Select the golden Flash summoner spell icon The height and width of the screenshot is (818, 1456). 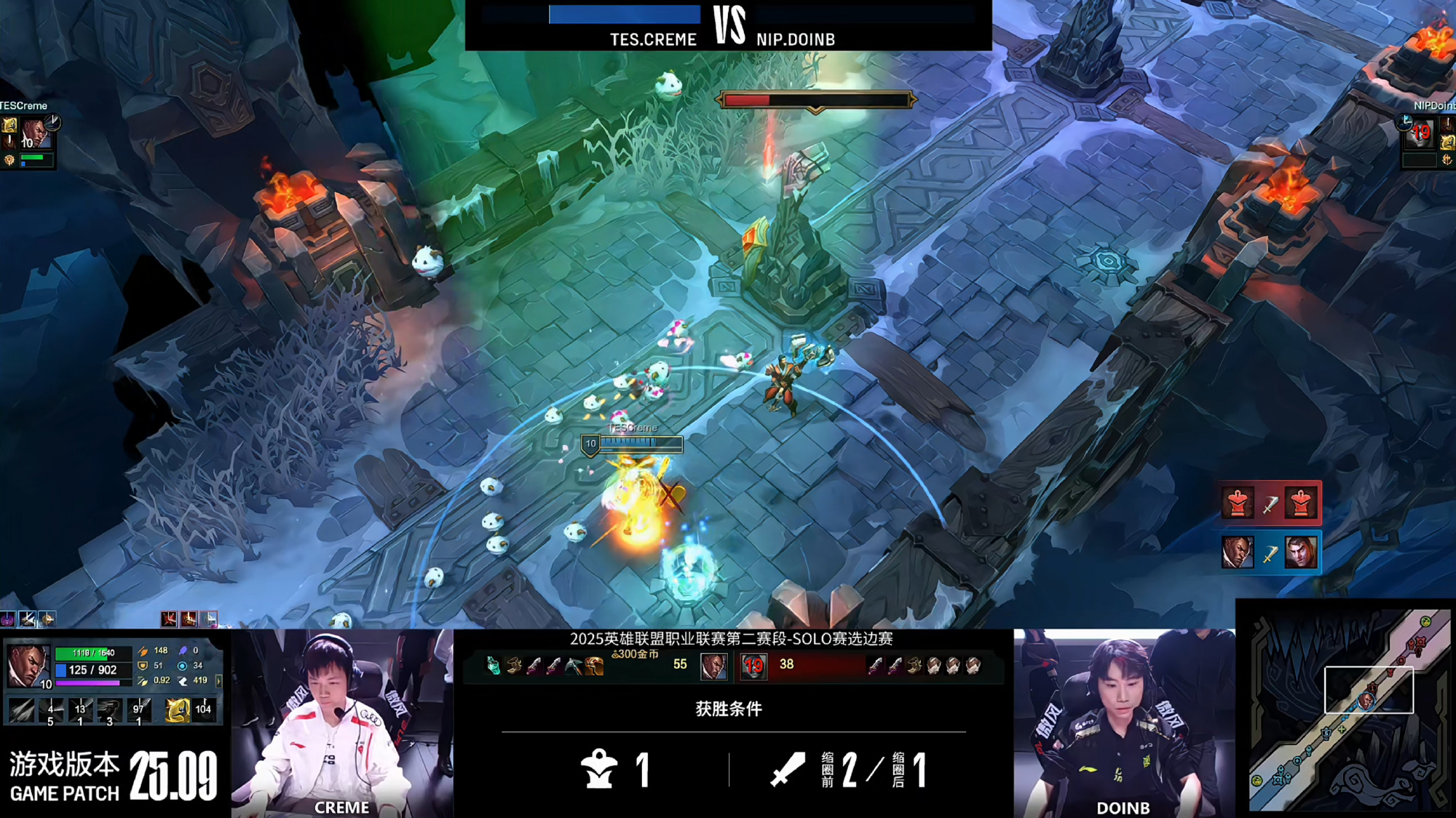click(177, 709)
